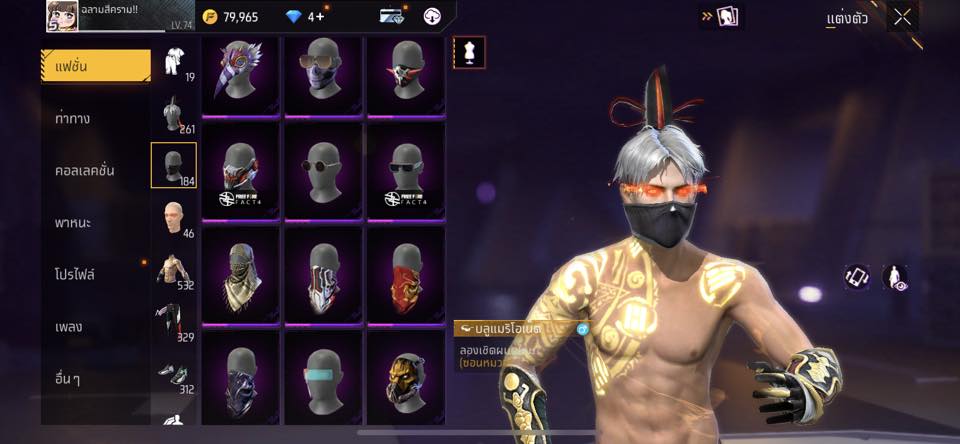
Task: Open the bald head face category
Action: tap(173, 217)
